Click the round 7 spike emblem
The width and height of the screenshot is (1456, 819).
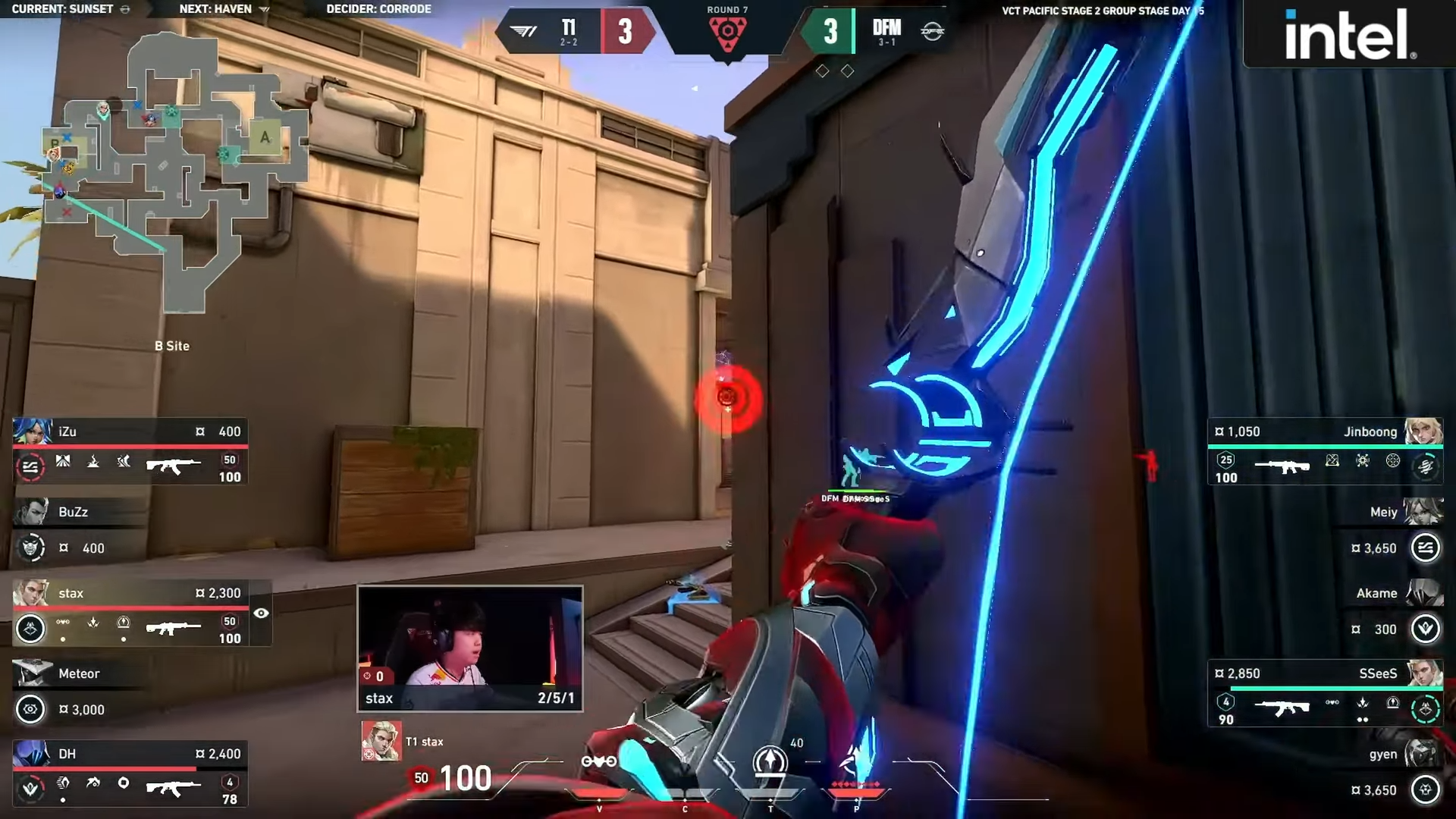click(x=727, y=33)
